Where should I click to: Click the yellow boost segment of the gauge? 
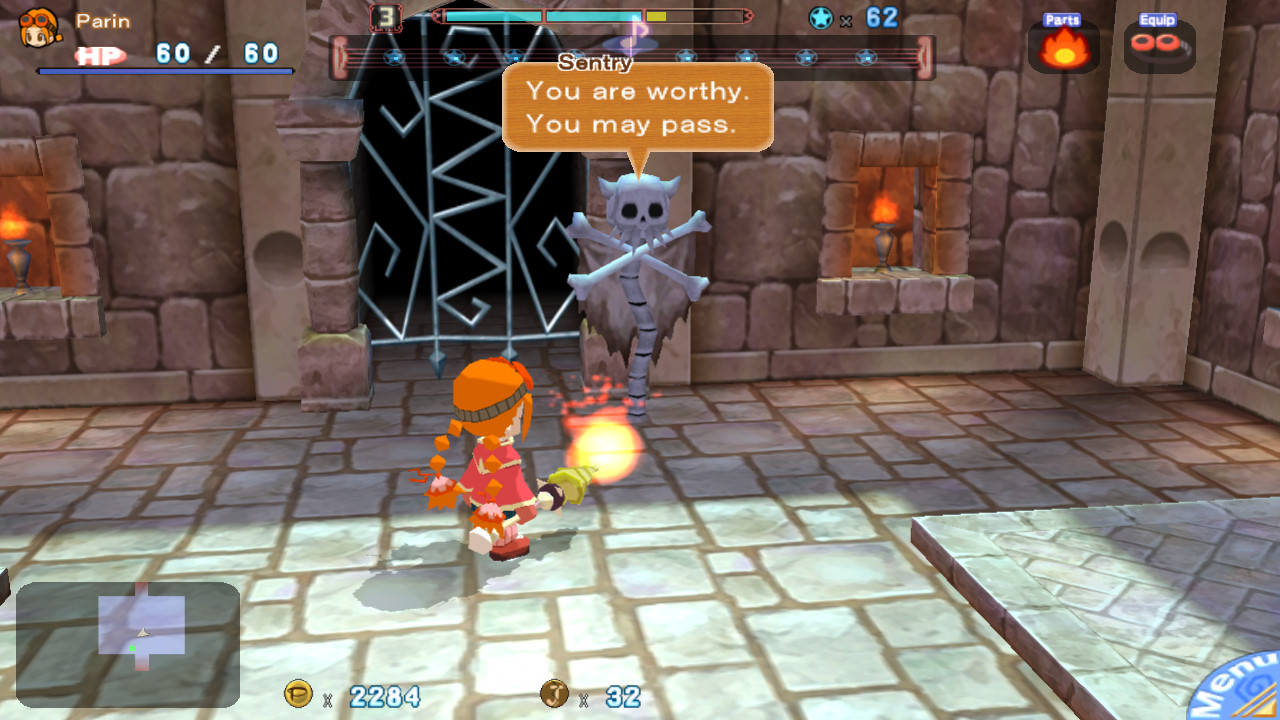pos(658,15)
